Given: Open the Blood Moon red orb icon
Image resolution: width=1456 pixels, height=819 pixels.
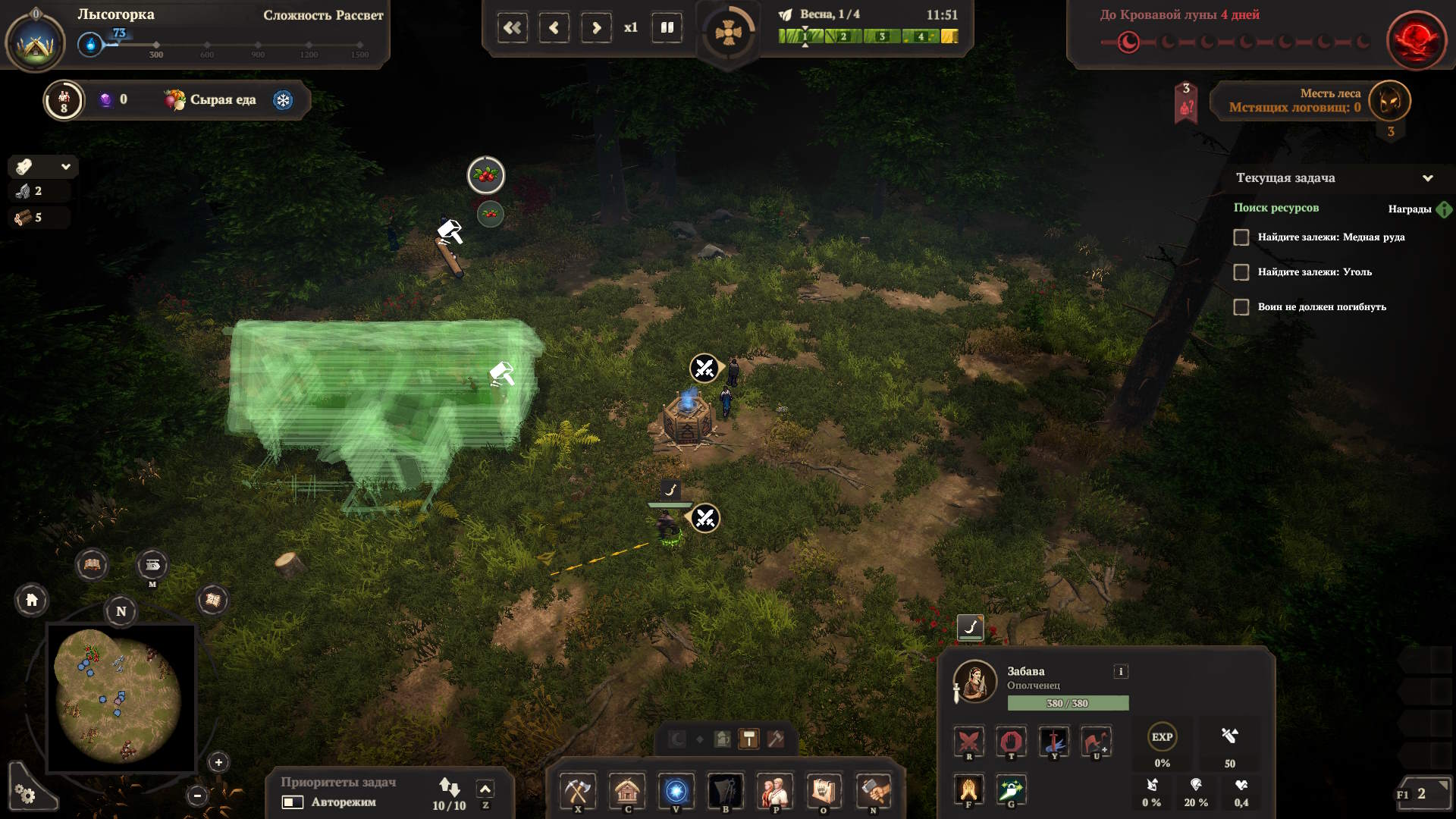Looking at the screenshot, I should [1415, 39].
